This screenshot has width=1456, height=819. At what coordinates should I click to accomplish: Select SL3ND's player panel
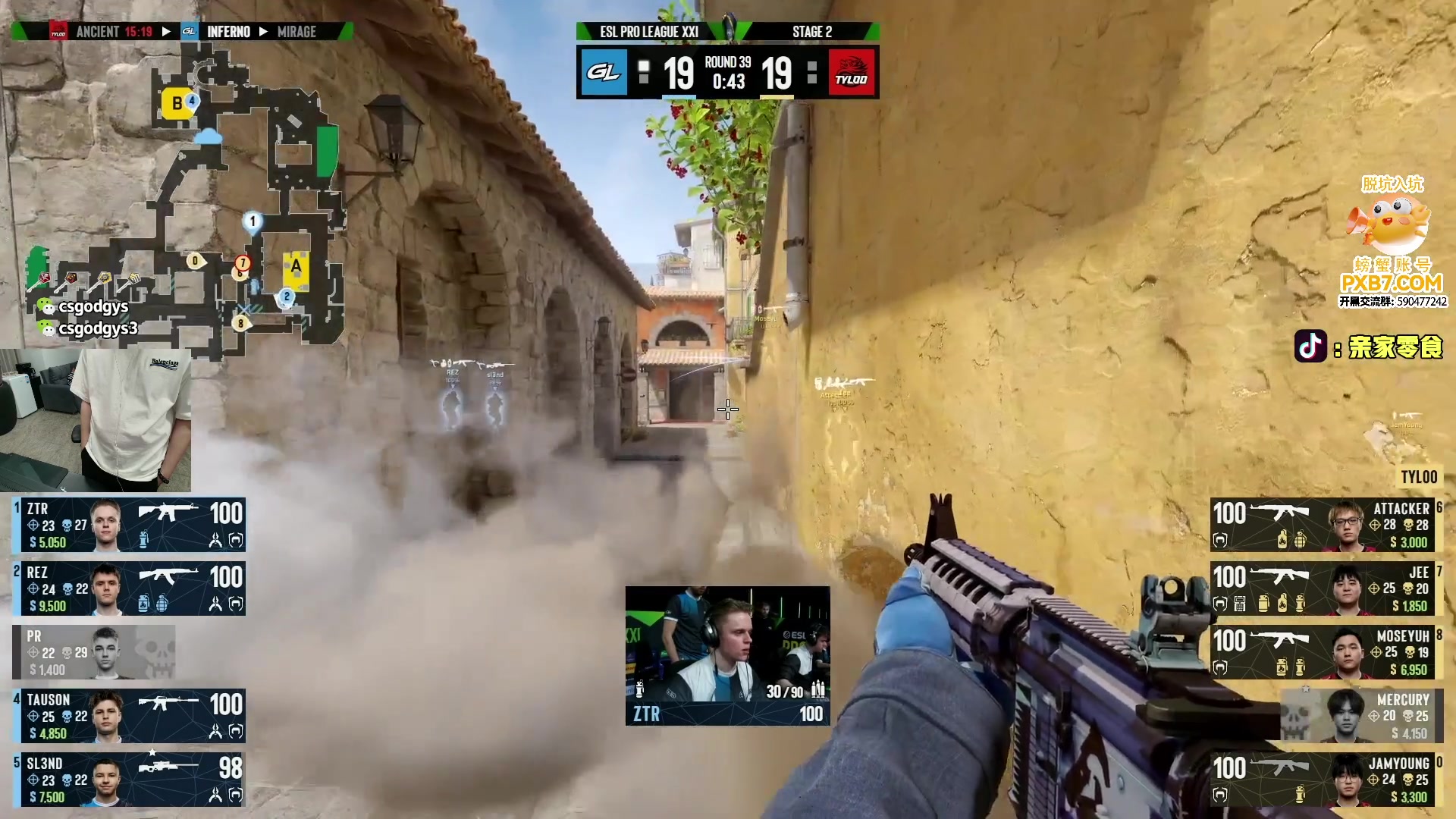129,780
